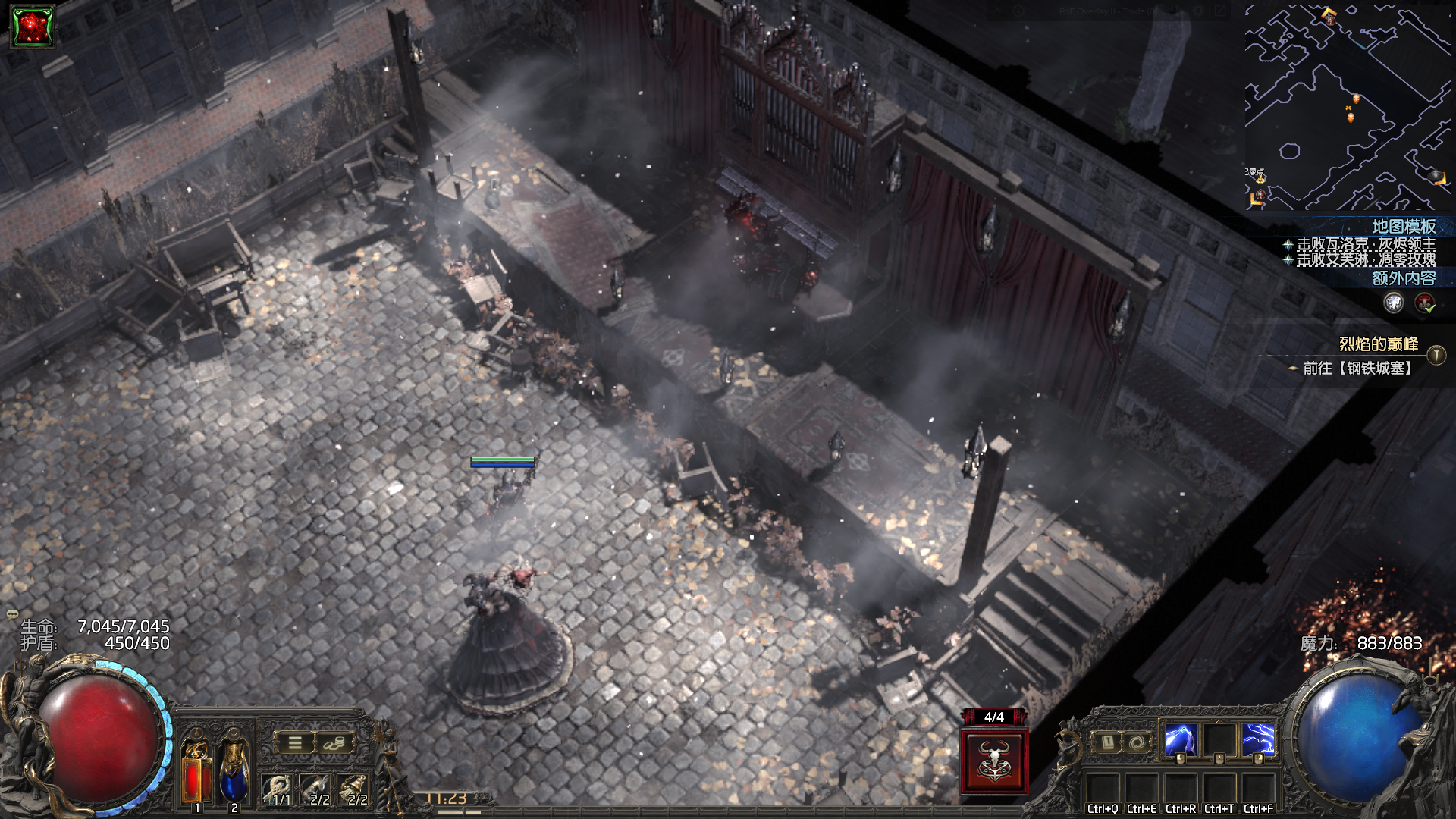The width and height of the screenshot is (1456, 819).
Task: Click the red demon buff icon
Action: (32, 27)
